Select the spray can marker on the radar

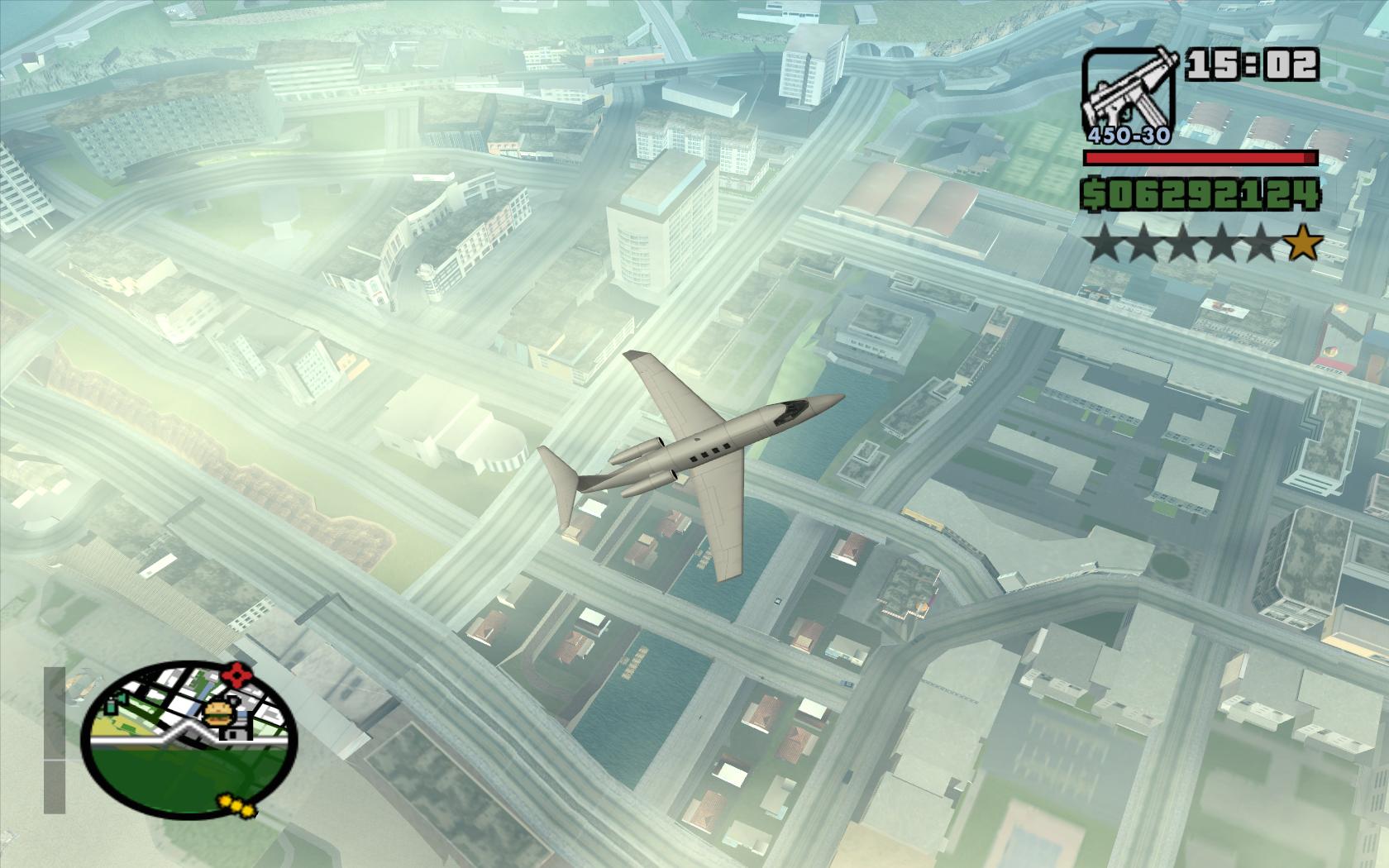tap(112, 705)
